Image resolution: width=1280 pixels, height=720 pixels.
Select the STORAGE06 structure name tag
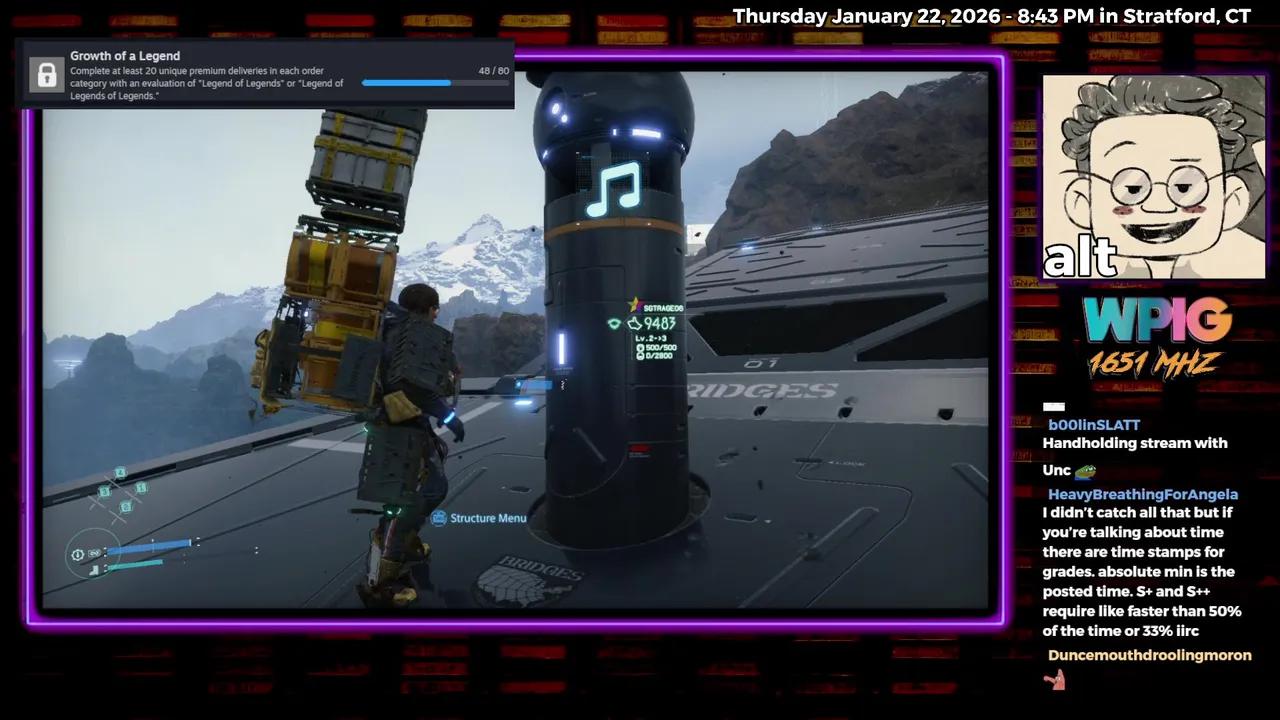663,308
